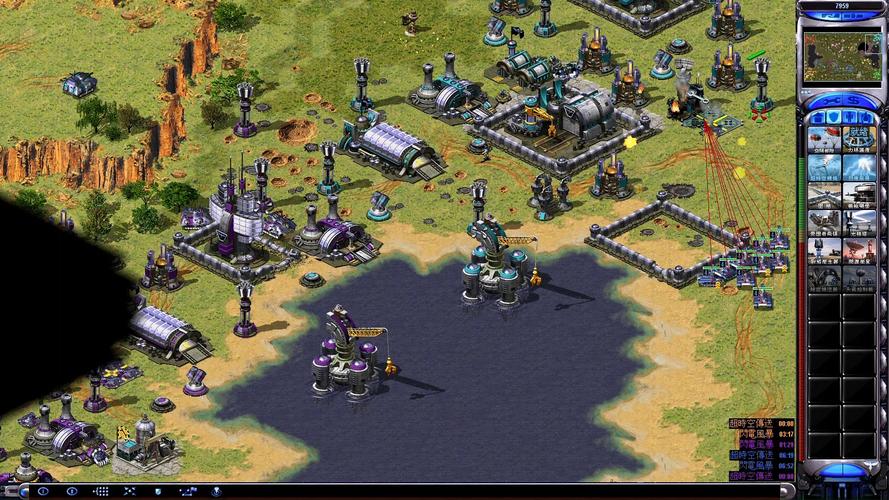Open the vehicles build tab
This screenshot has width=889, height=500.
pos(868,118)
